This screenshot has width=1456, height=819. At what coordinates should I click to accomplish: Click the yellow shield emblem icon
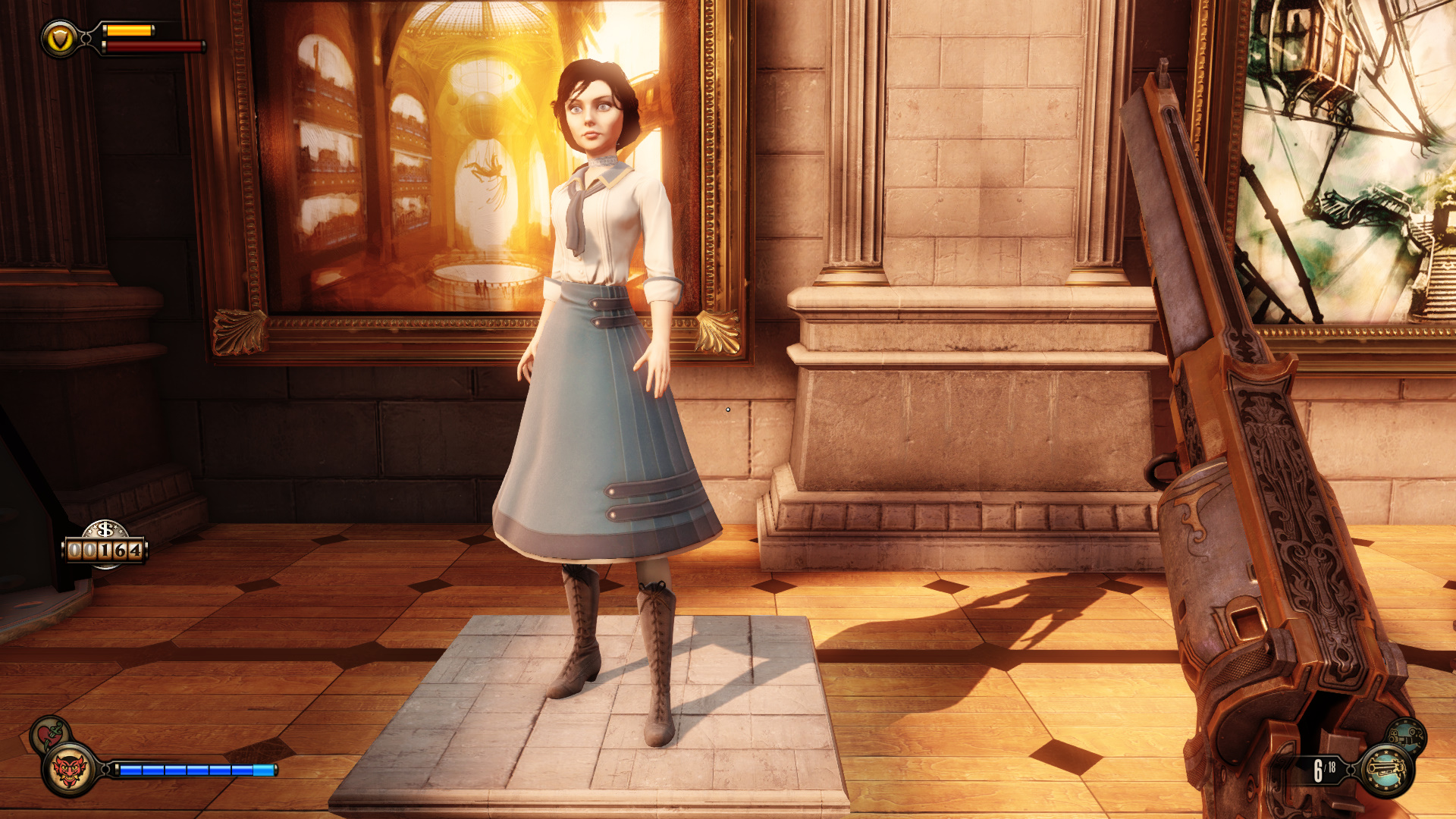pyautogui.click(x=60, y=38)
